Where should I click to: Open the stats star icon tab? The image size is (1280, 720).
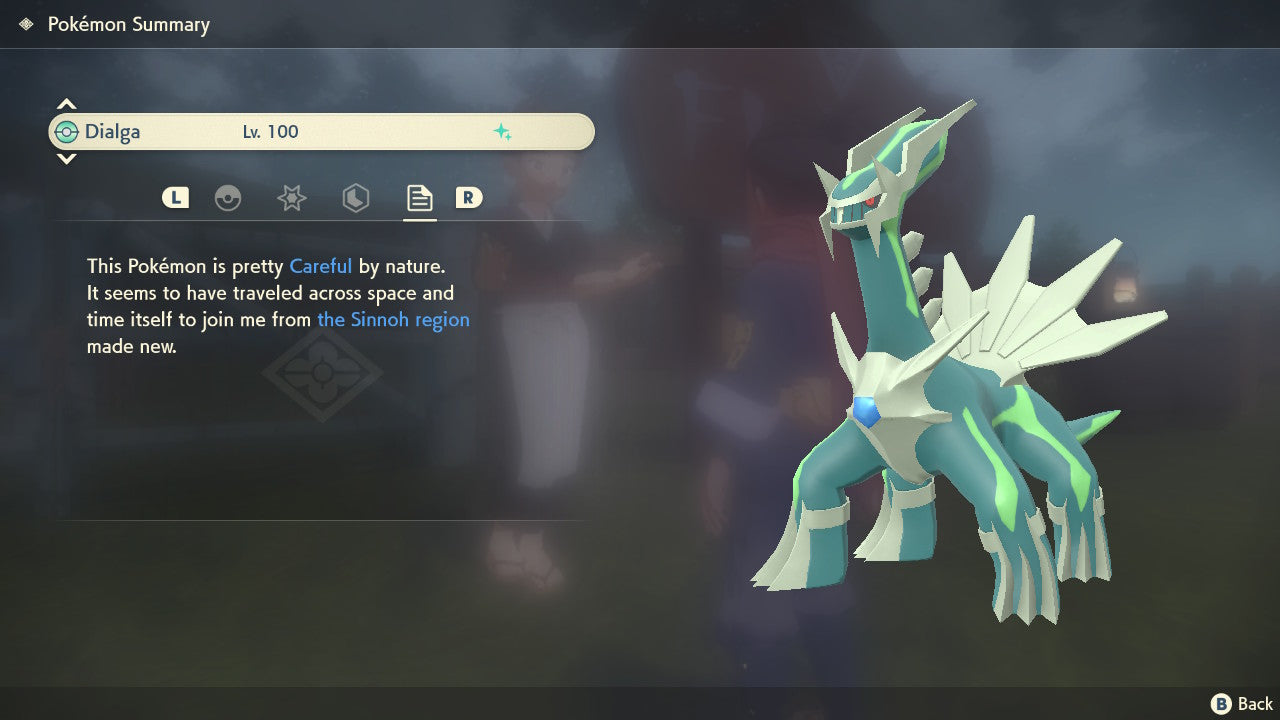tap(292, 198)
